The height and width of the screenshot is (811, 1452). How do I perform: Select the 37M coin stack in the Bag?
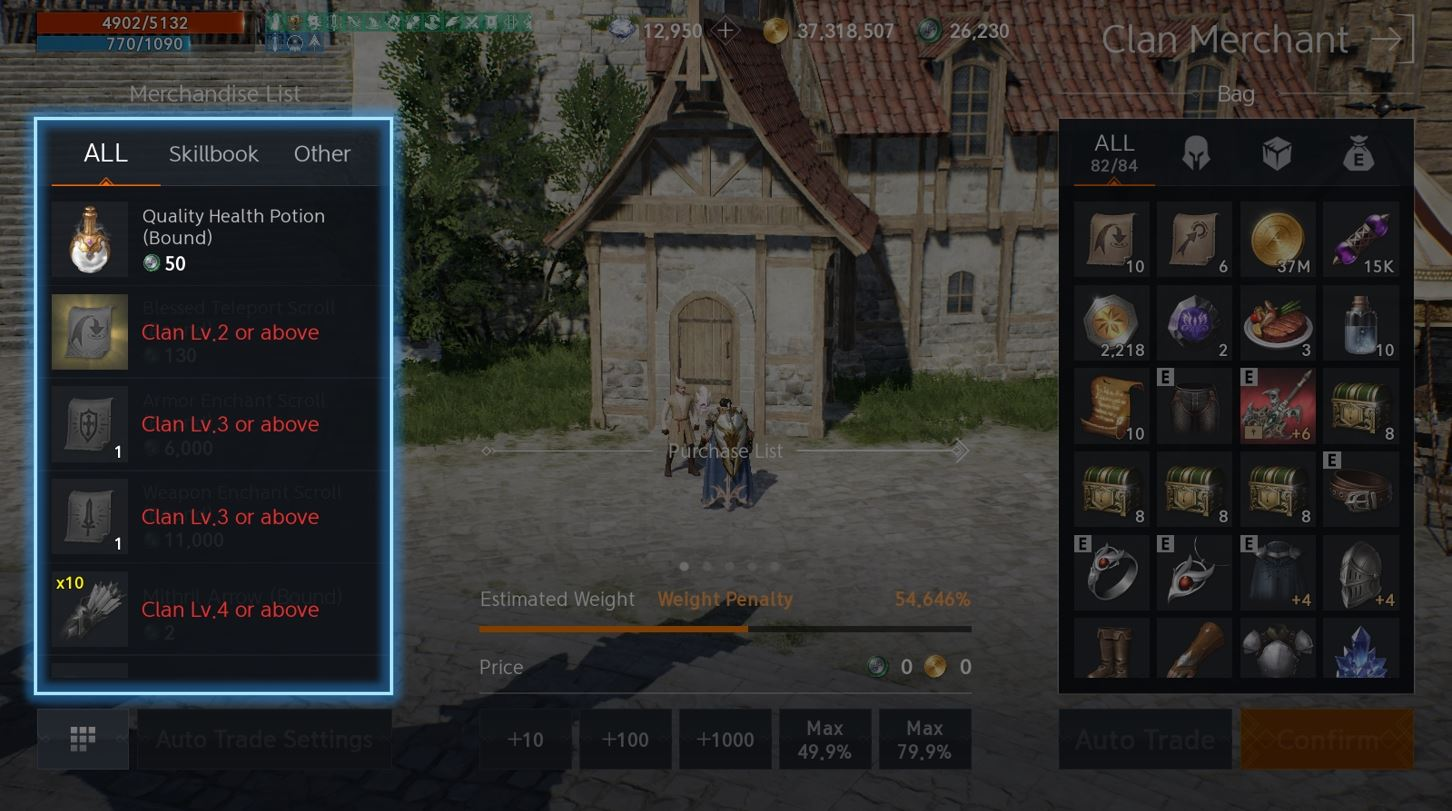[x=1277, y=238]
